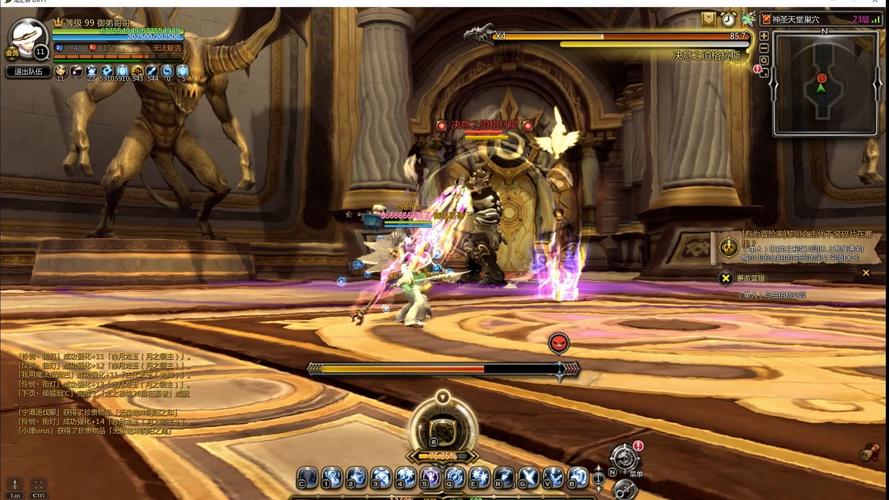This screenshot has width=889, height=500.
Task: Activate the skill in the C hotbar slot
Action: [x=307, y=478]
